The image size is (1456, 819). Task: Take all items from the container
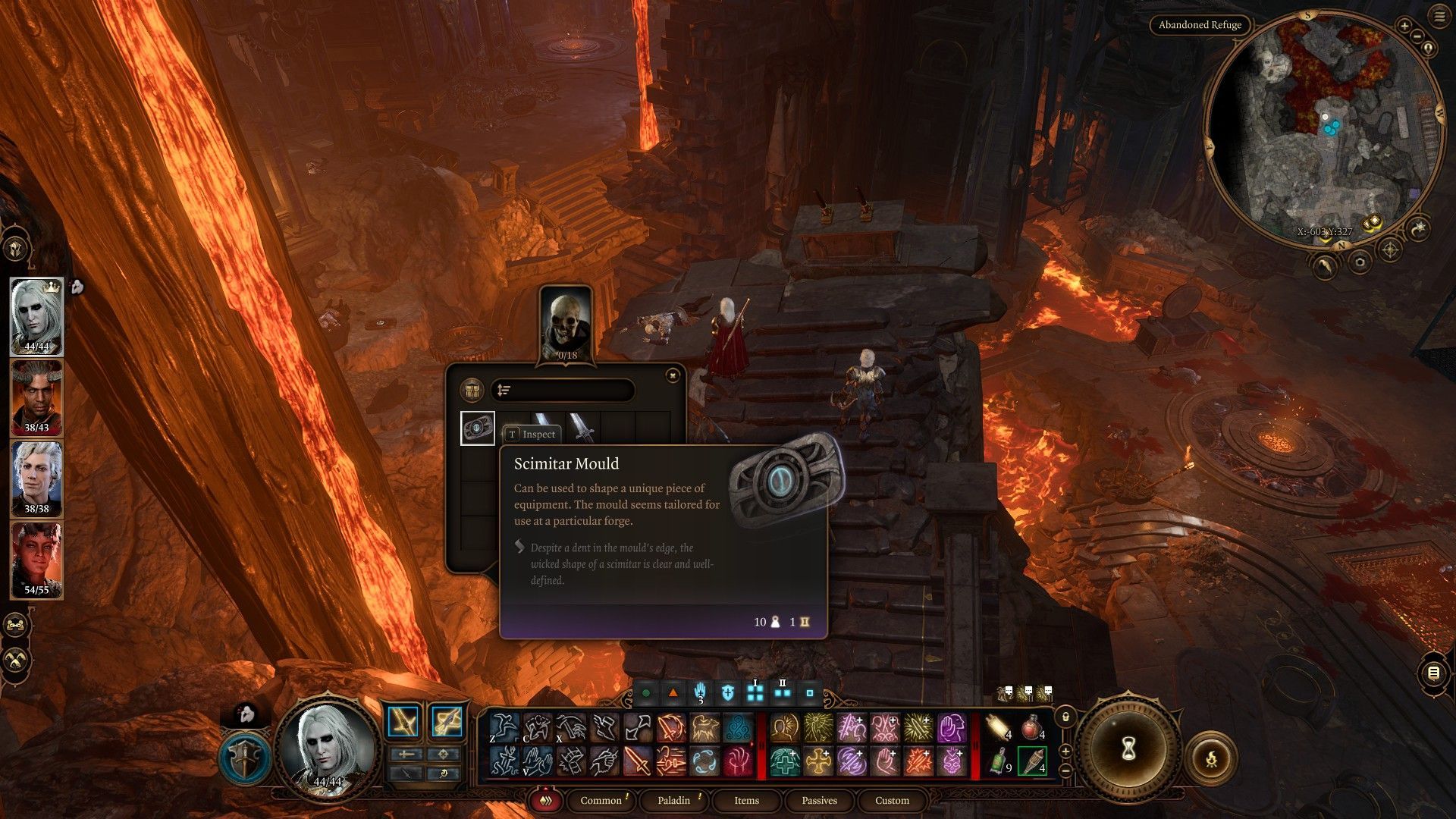(472, 391)
